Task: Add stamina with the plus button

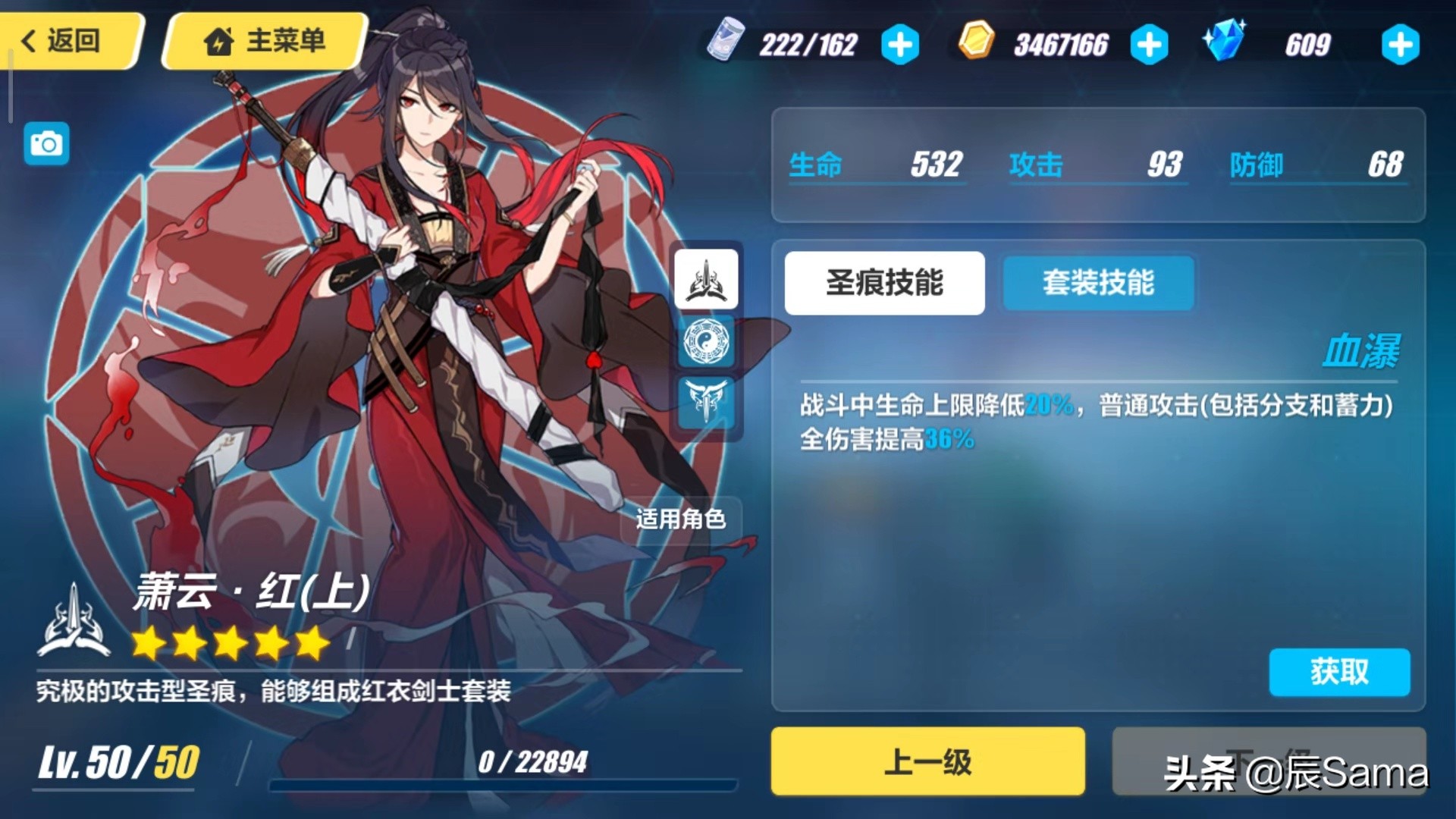Action: [x=899, y=44]
